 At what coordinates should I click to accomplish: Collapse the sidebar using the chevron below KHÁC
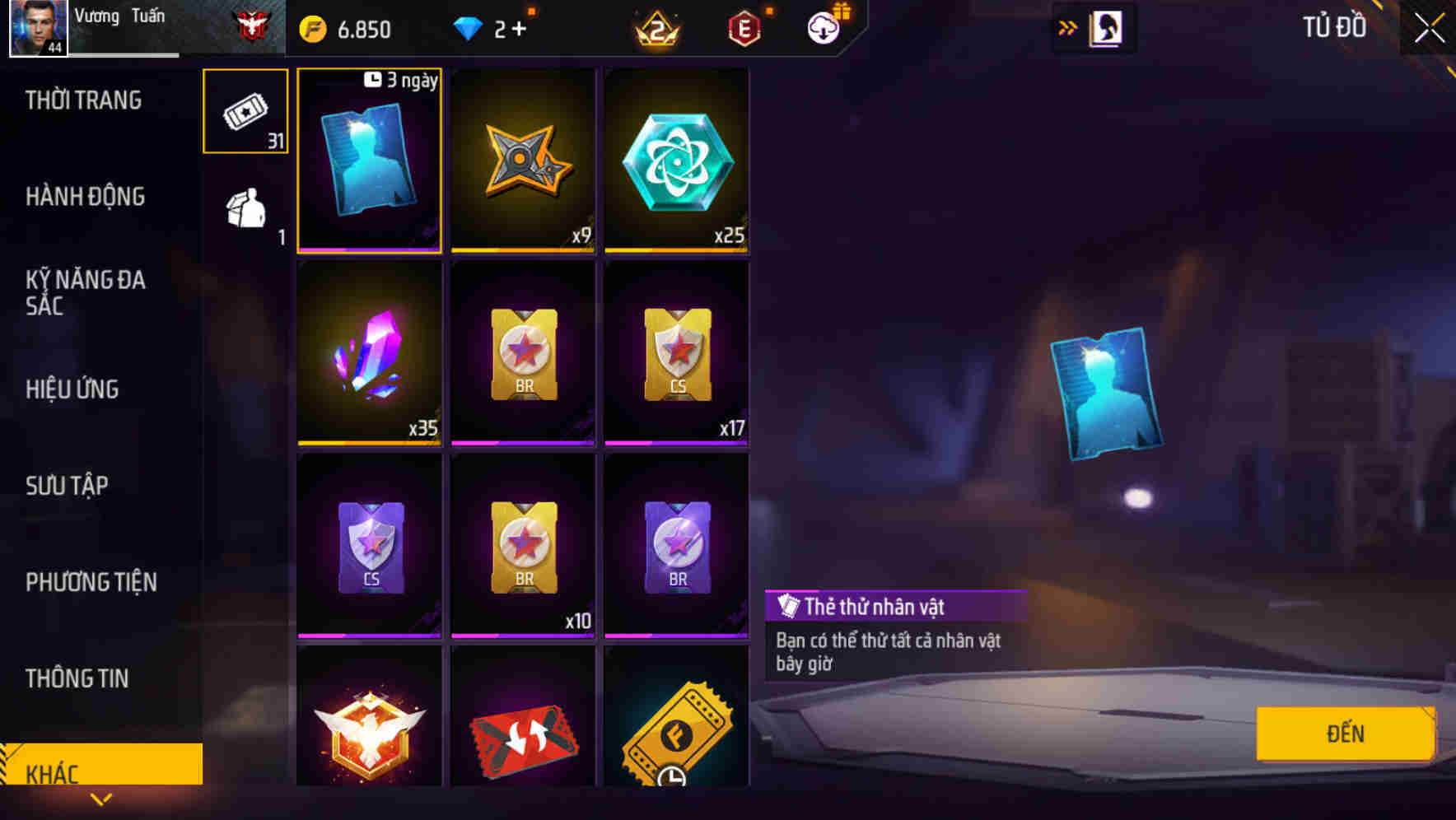tap(101, 800)
